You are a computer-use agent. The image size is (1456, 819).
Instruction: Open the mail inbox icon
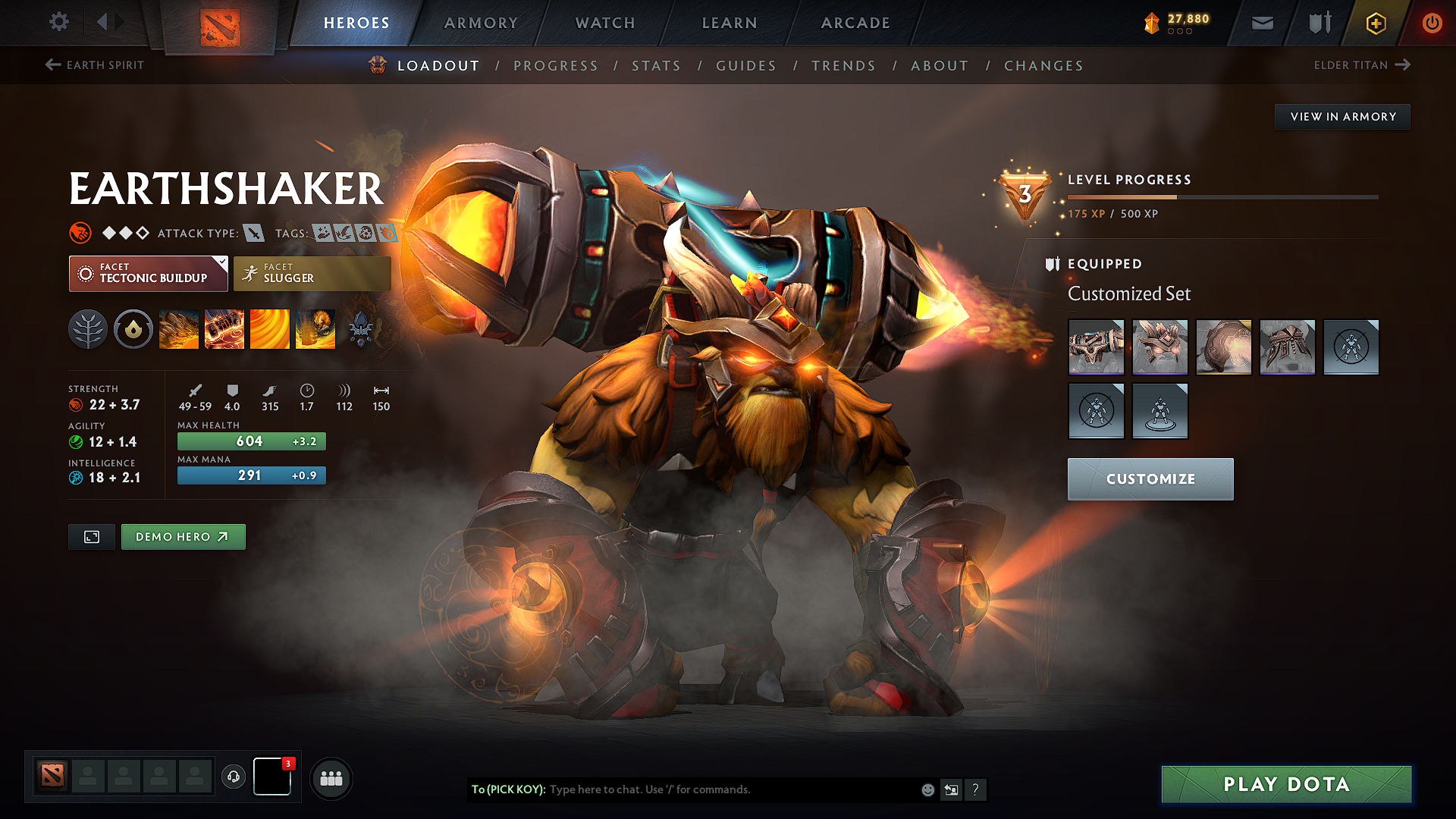pos(1261,23)
